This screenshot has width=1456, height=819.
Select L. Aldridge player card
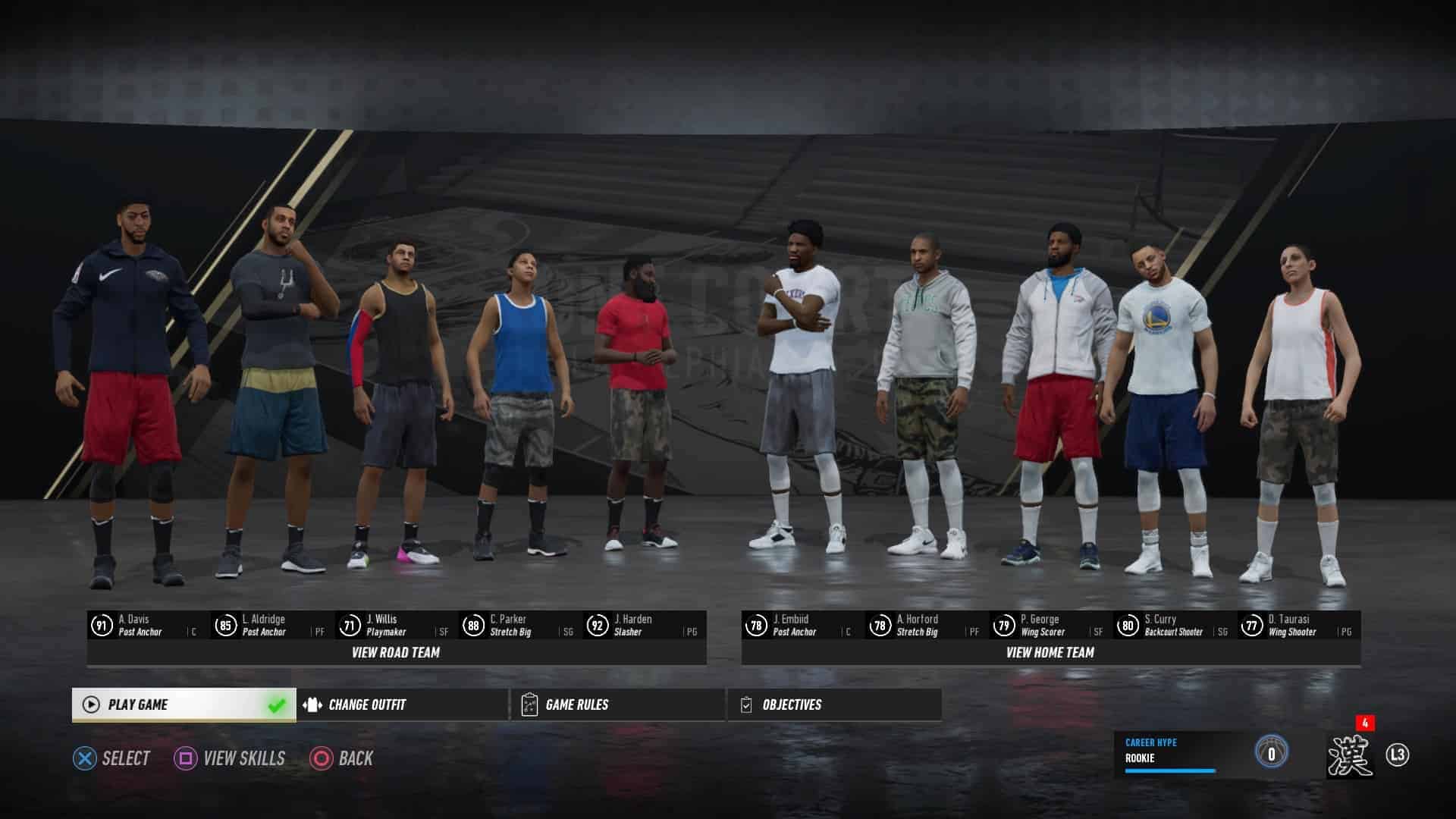pyautogui.click(x=272, y=625)
